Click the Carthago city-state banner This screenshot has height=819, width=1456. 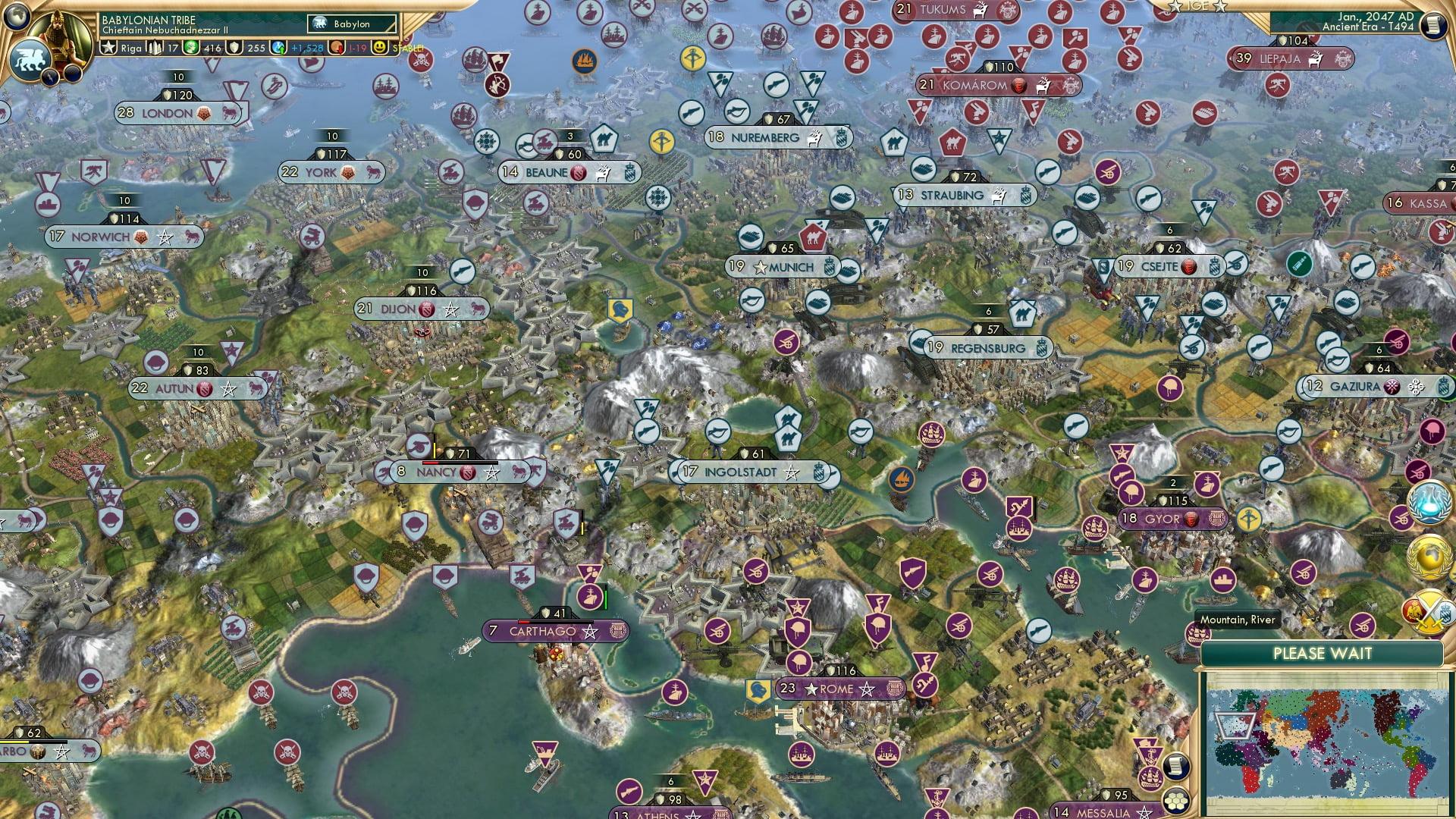pos(554,630)
